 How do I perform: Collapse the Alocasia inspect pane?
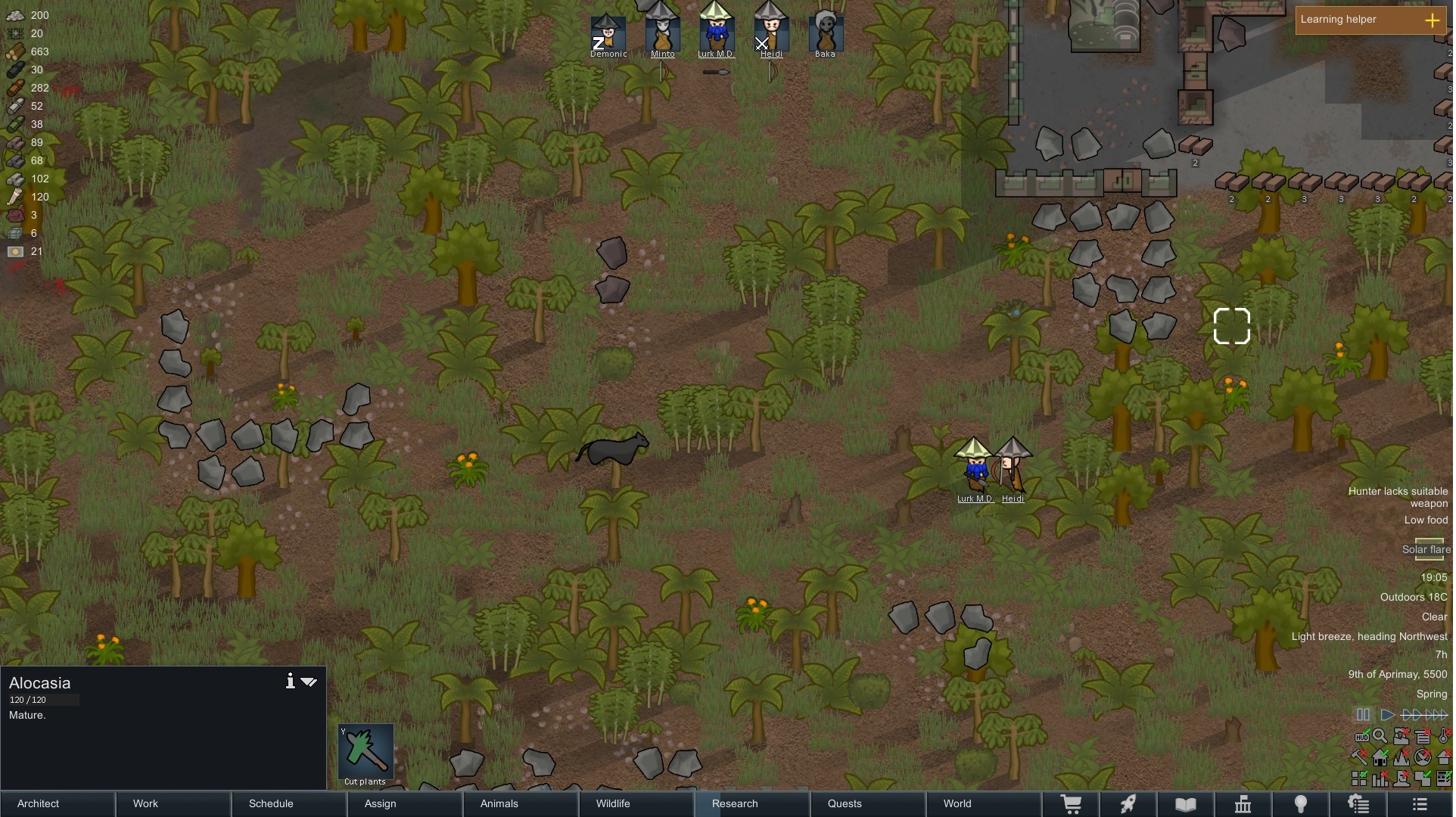(x=309, y=681)
